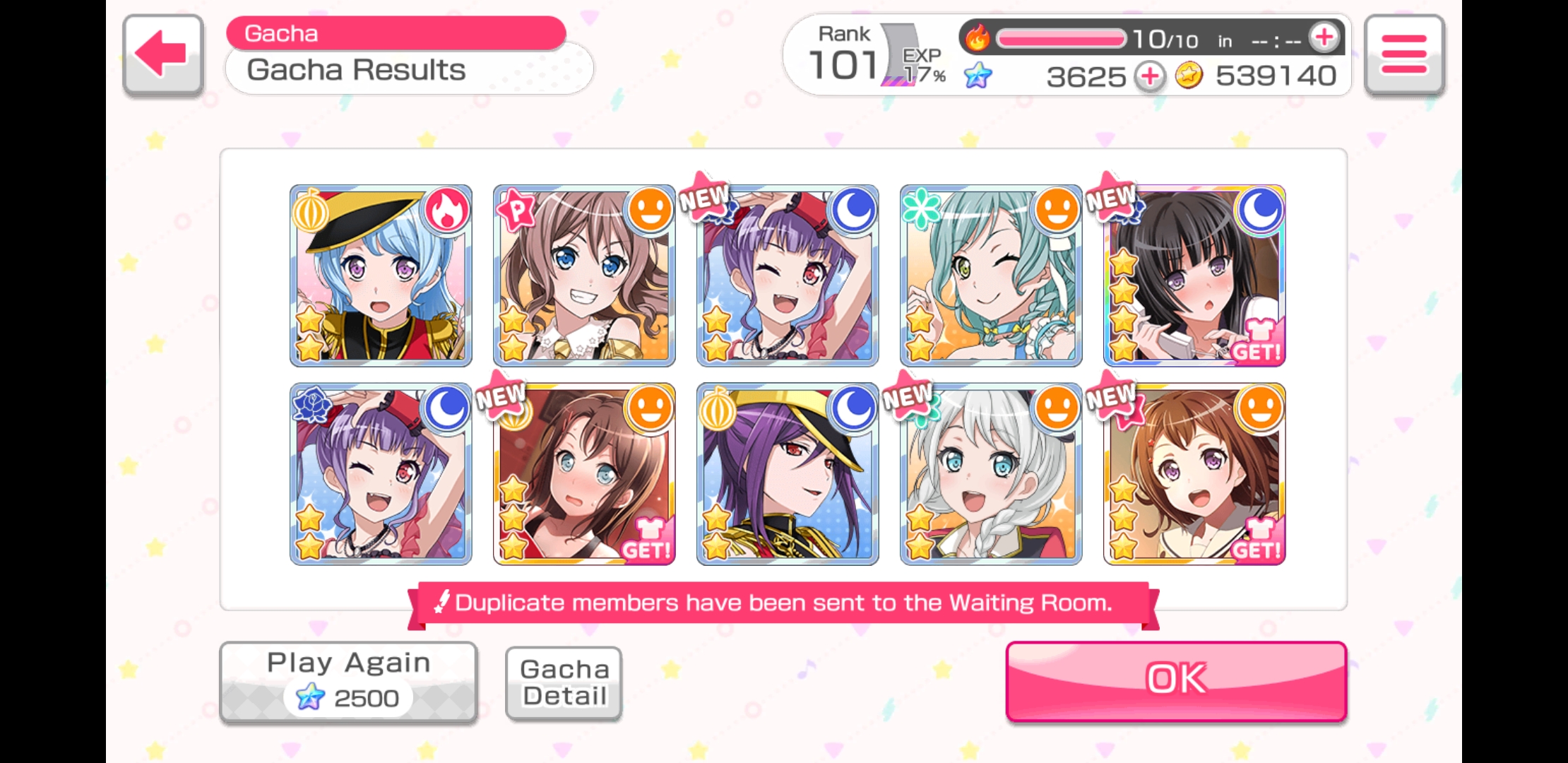The image size is (1568, 763).
Task: View the NEW purple-eyed brown-haired girl card
Action: [1194, 474]
